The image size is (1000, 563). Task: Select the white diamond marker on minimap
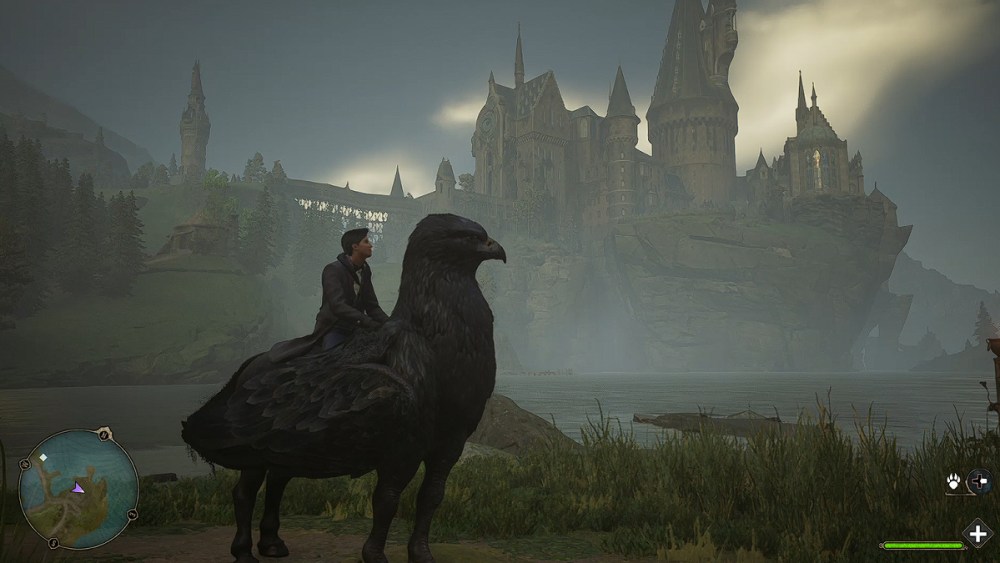(43, 457)
